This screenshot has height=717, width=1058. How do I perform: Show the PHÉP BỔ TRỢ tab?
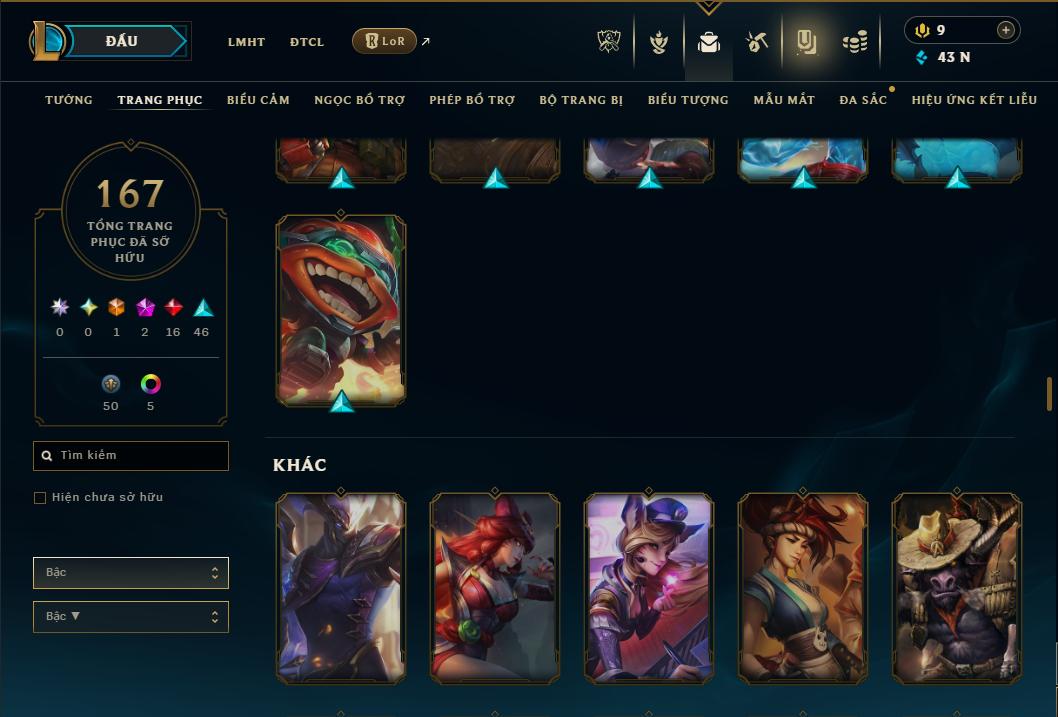click(472, 100)
